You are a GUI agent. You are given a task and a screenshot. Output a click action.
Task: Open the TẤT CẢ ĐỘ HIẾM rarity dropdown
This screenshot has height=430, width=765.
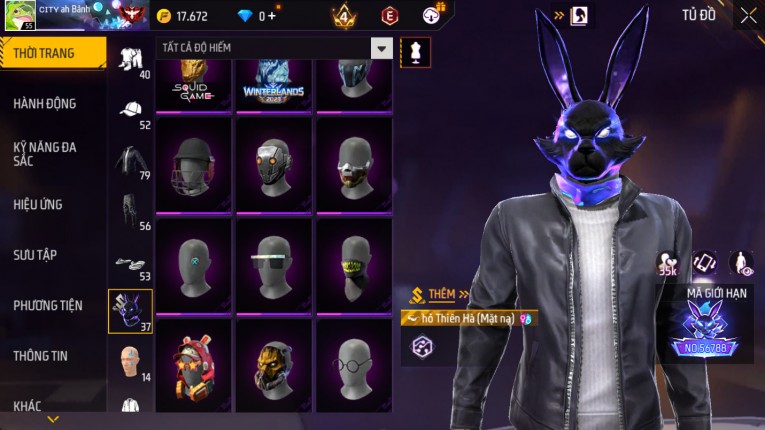tap(381, 48)
